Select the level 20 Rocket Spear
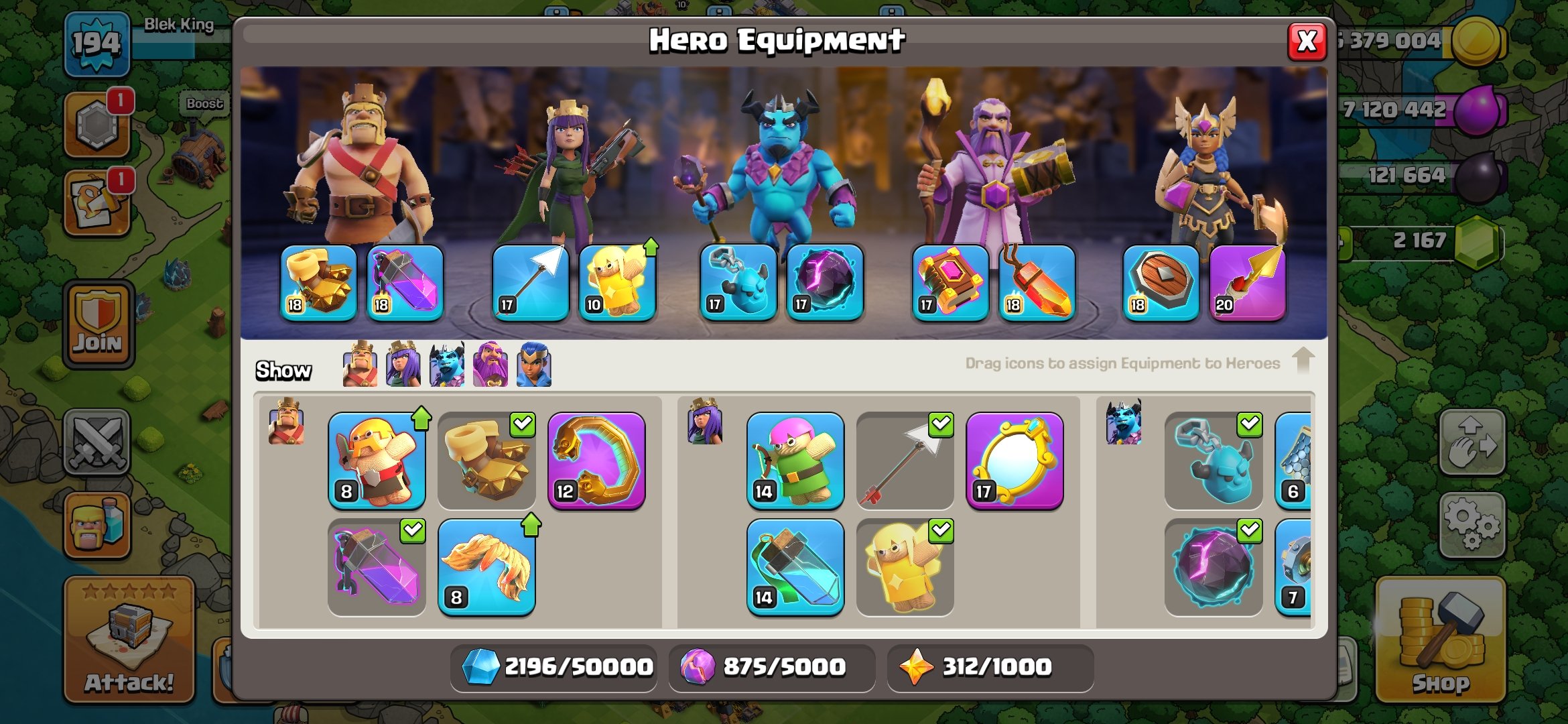The height and width of the screenshot is (724, 1568). (1246, 282)
